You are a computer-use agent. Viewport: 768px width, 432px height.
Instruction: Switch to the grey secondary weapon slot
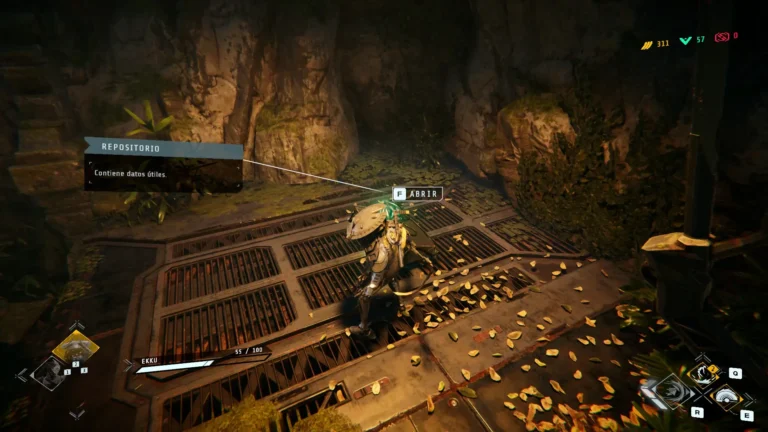pos(48,374)
